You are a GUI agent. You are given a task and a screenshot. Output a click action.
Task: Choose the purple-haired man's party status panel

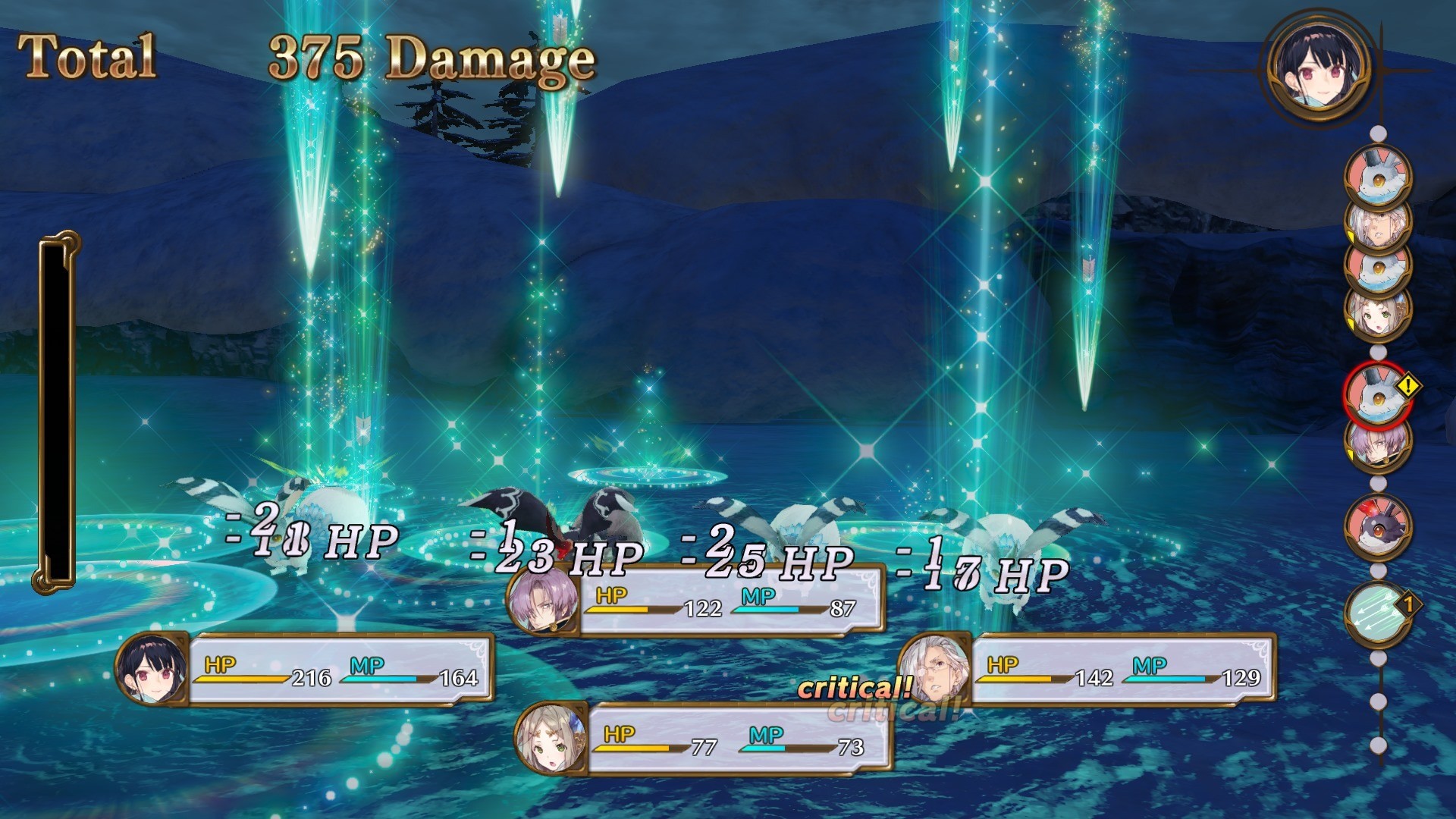(x=695, y=601)
